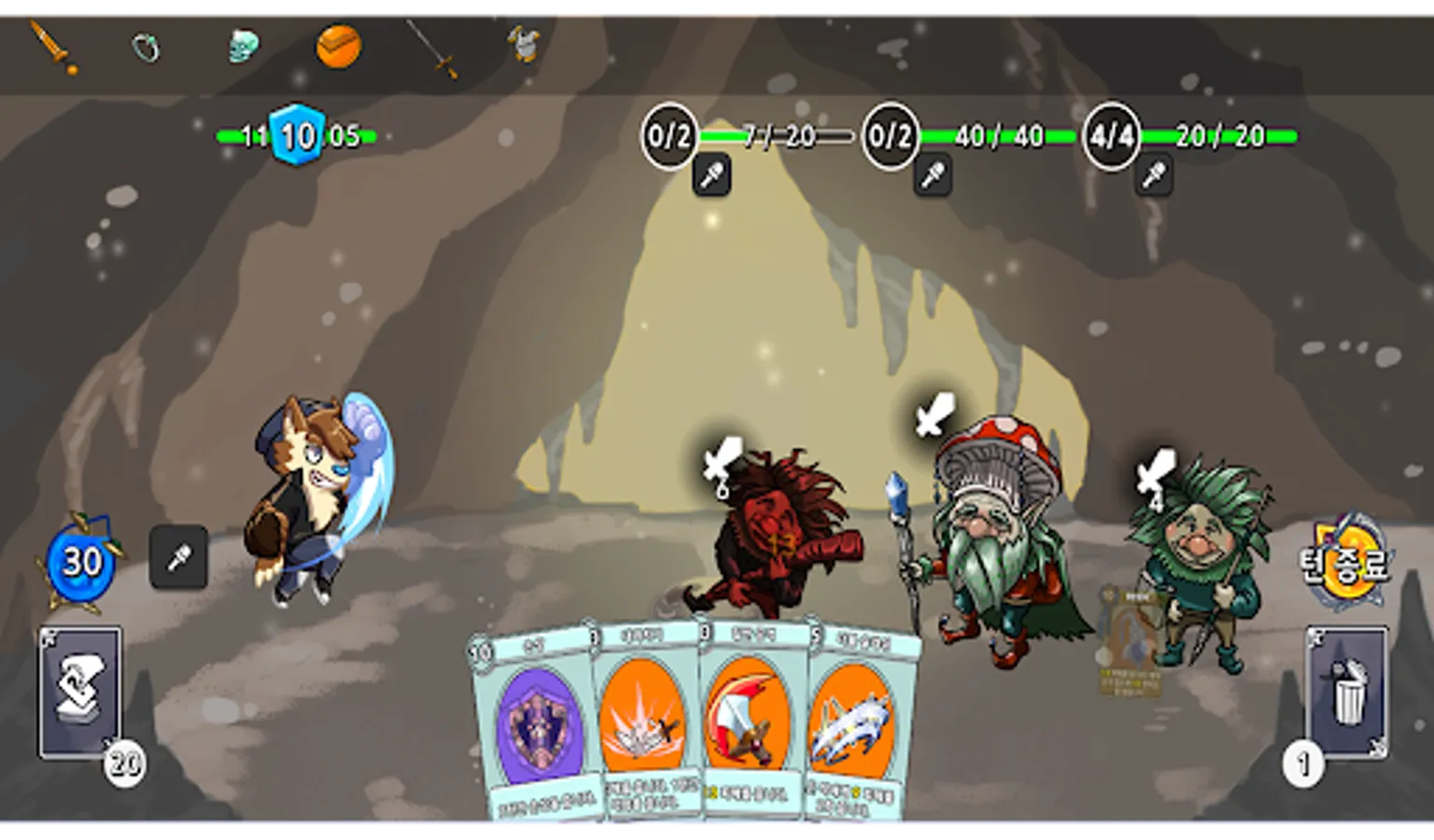This screenshot has height=840, width=1434.
Task: View the discard pile trash can
Action: coord(1346,692)
